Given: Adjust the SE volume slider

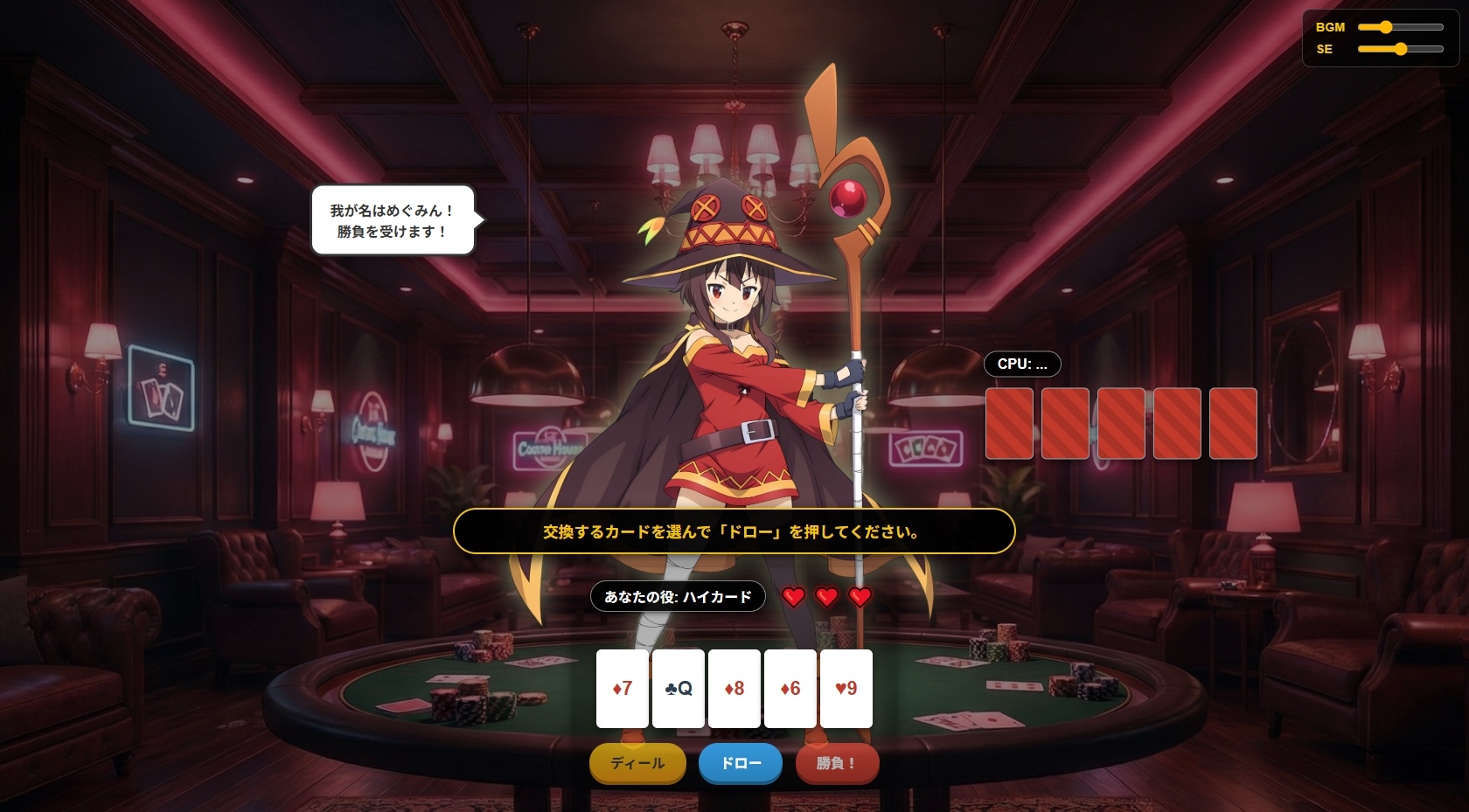Looking at the screenshot, I should (1399, 49).
